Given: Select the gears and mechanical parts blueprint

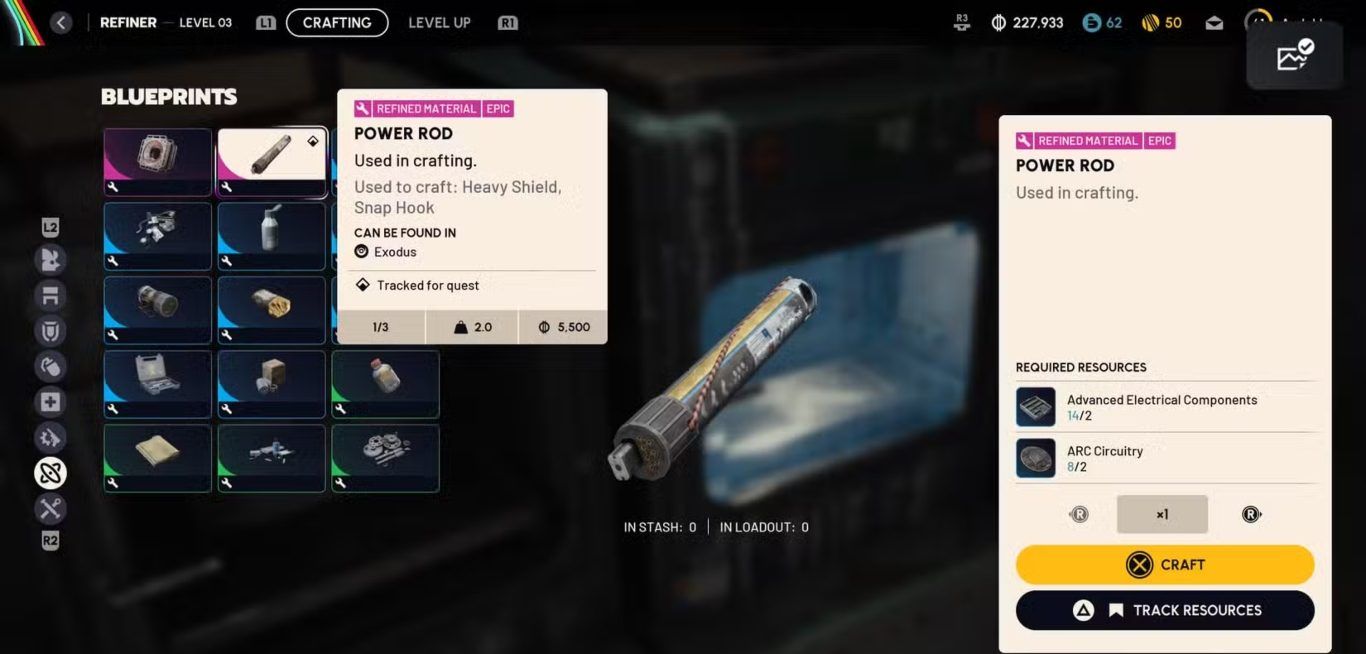Looking at the screenshot, I should (x=385, y=458).
